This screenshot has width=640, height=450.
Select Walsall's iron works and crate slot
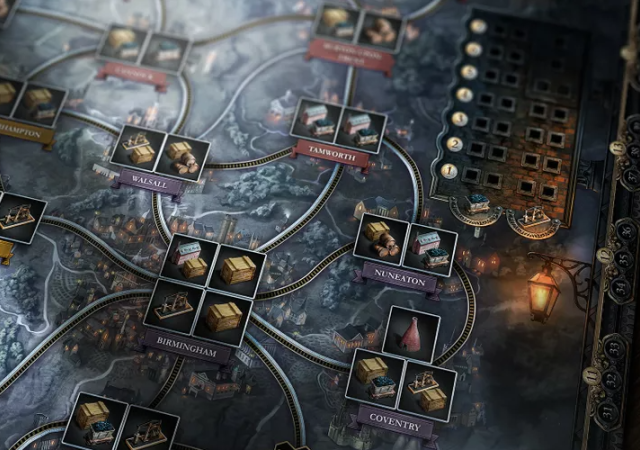(x=138, y=148)
